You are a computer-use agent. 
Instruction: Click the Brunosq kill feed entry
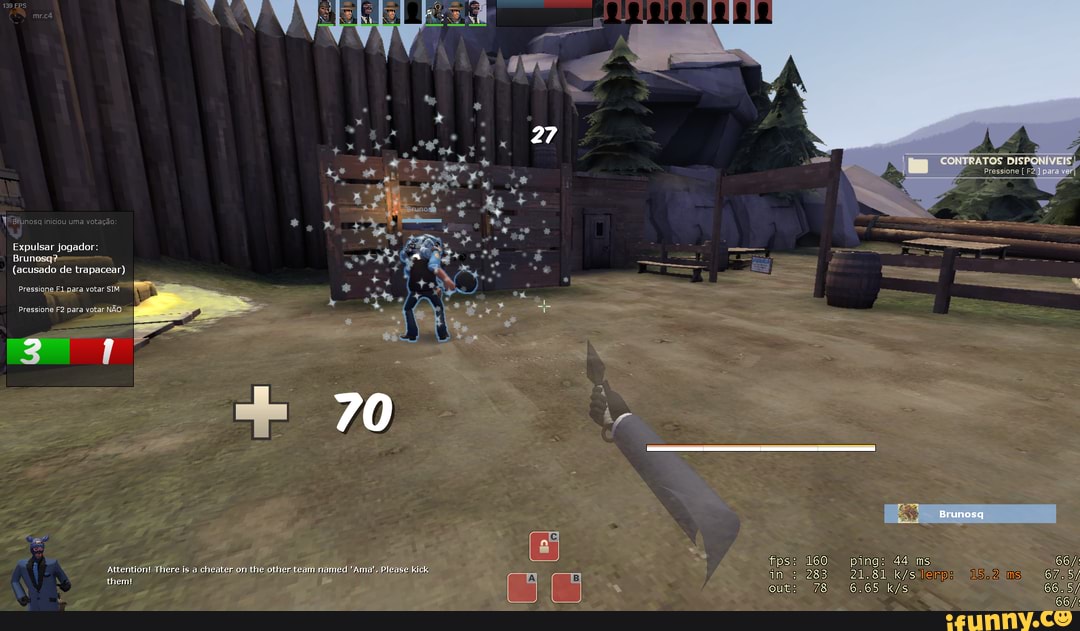point(969,514)
